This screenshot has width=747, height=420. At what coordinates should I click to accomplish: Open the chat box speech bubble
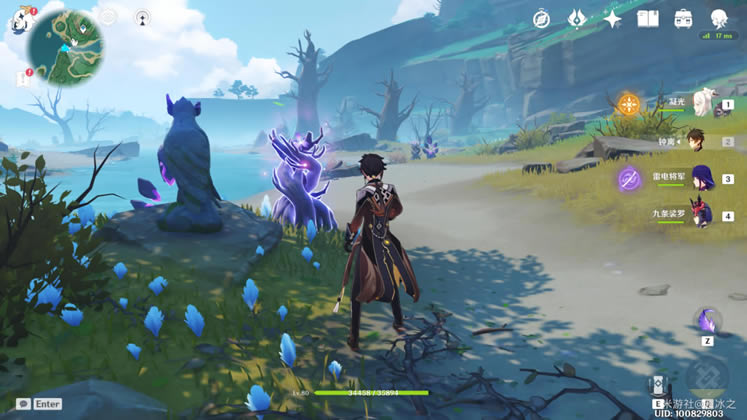pos(22,404)
